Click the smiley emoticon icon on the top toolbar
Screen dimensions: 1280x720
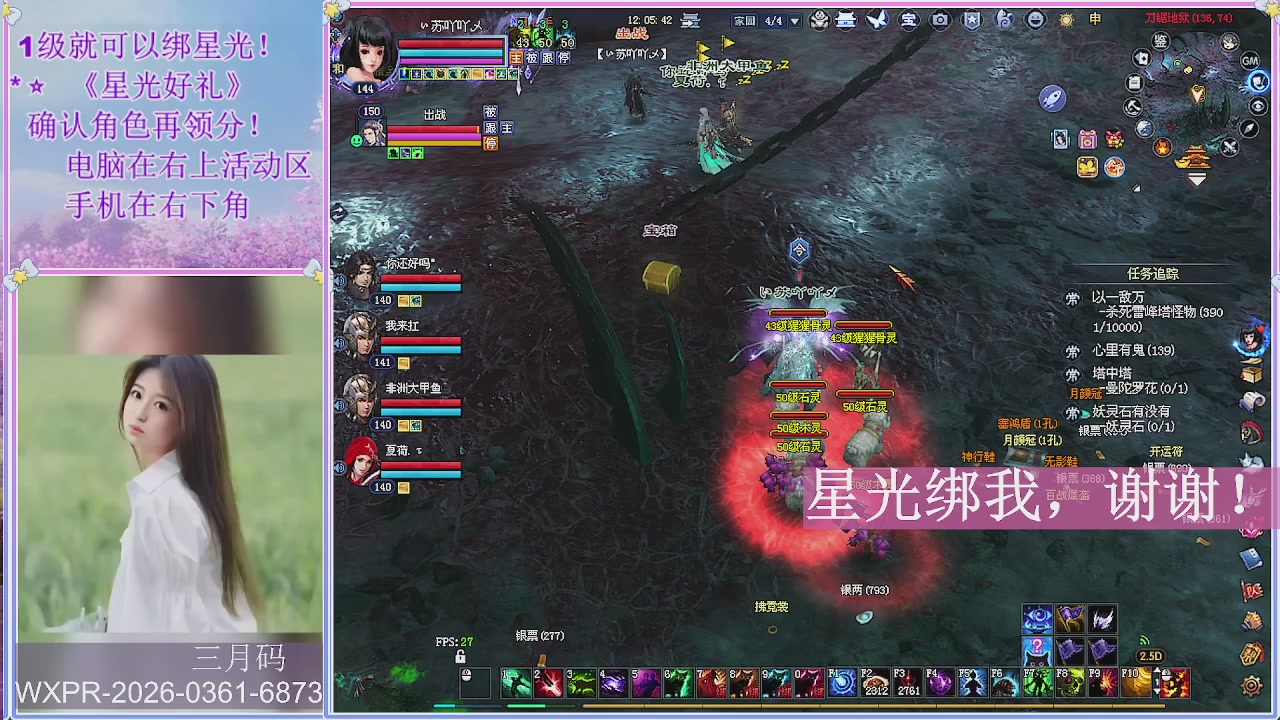point(1037,20)
